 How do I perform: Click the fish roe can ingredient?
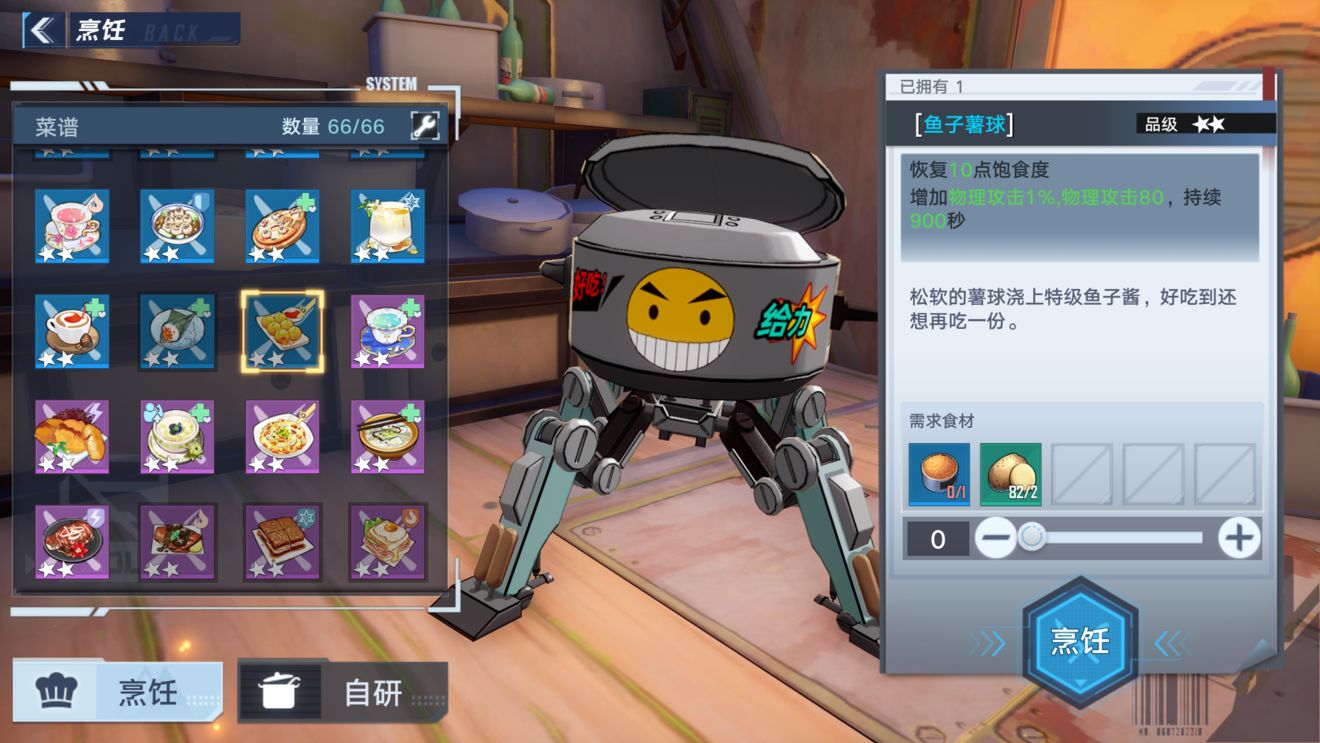coord(939,475)
